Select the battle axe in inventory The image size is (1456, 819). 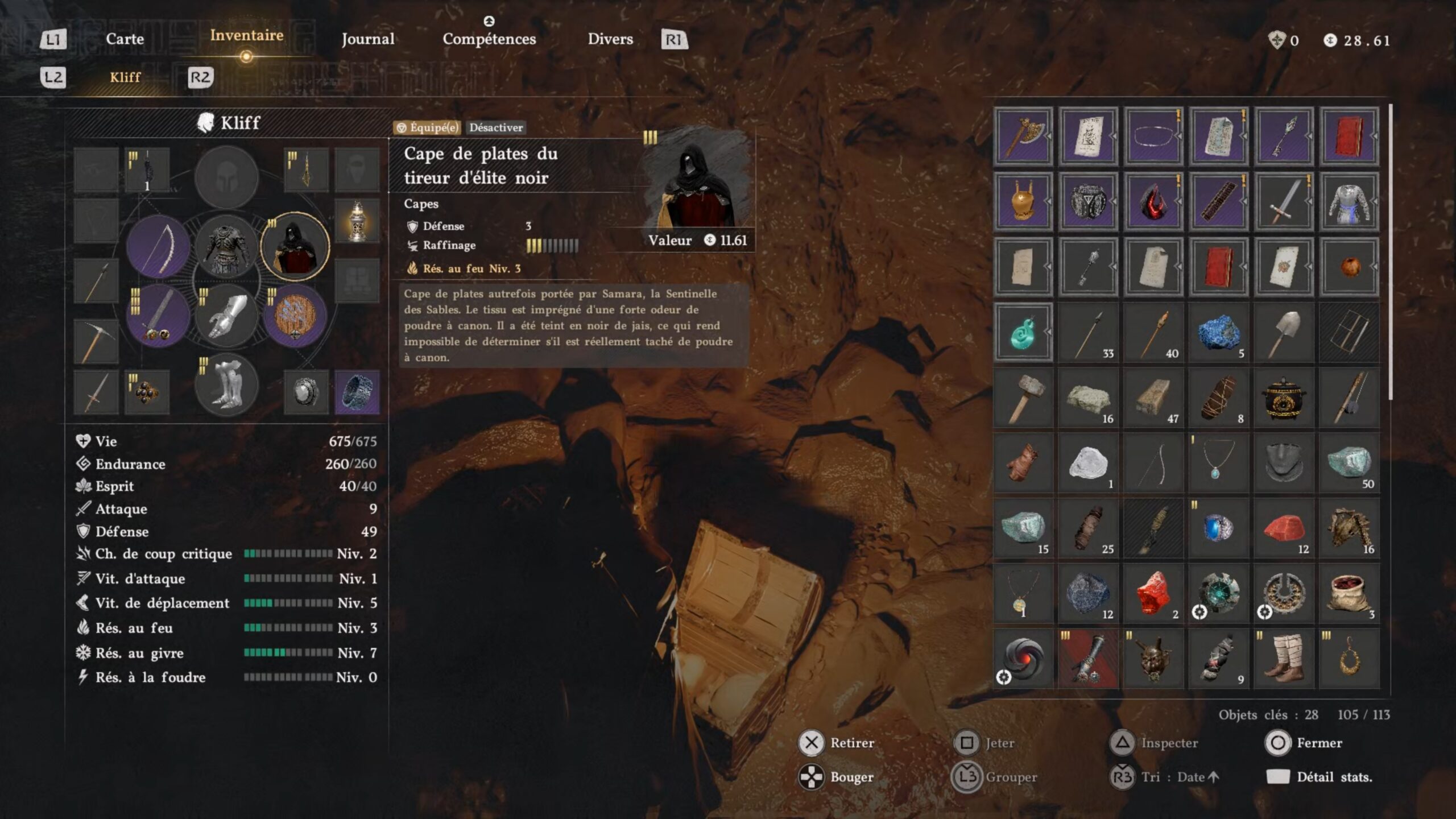(x=1023, y=136)
